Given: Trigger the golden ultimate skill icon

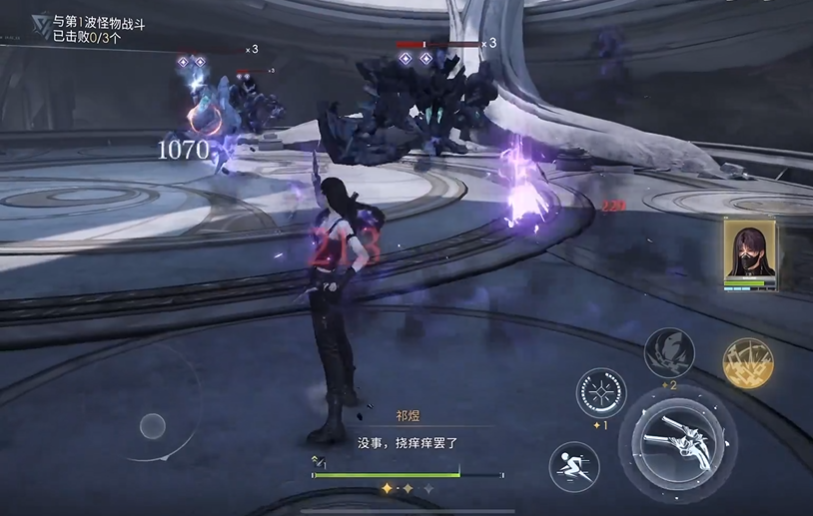Looking at the screenshot, I should click(x=747, y=362).
